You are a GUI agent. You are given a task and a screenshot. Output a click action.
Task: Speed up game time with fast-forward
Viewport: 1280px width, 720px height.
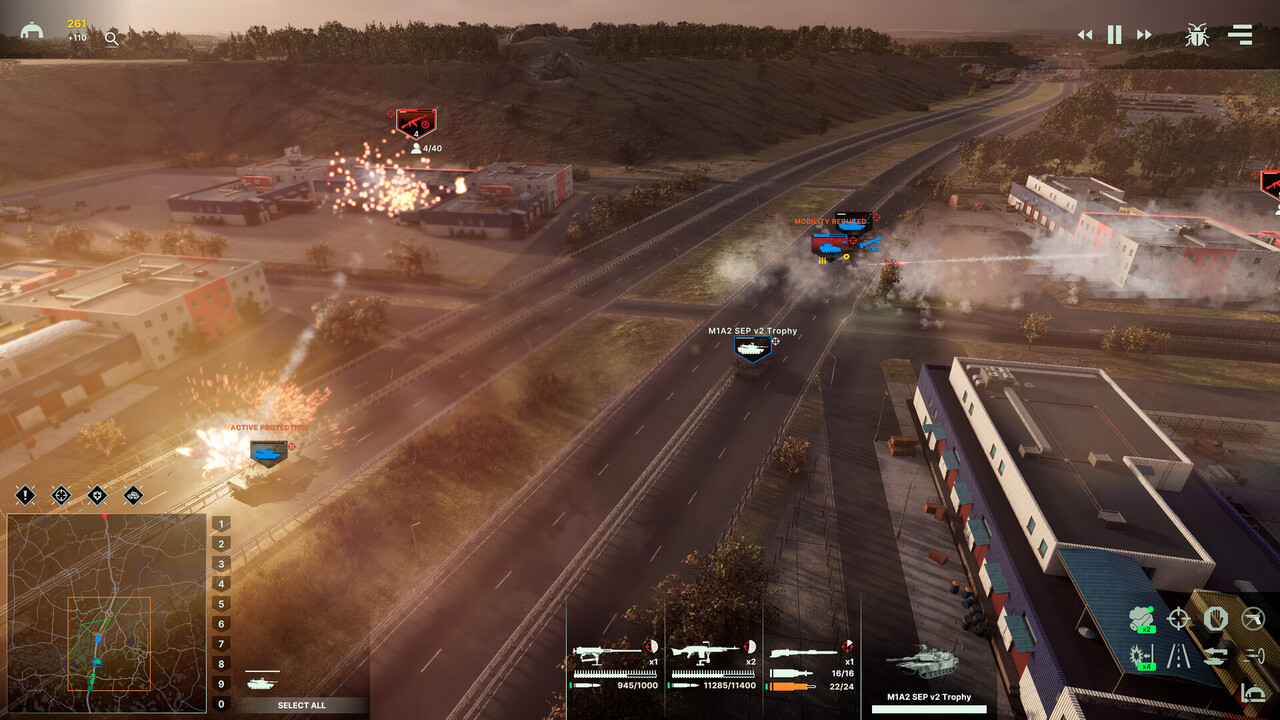(x=1144, y=35)
